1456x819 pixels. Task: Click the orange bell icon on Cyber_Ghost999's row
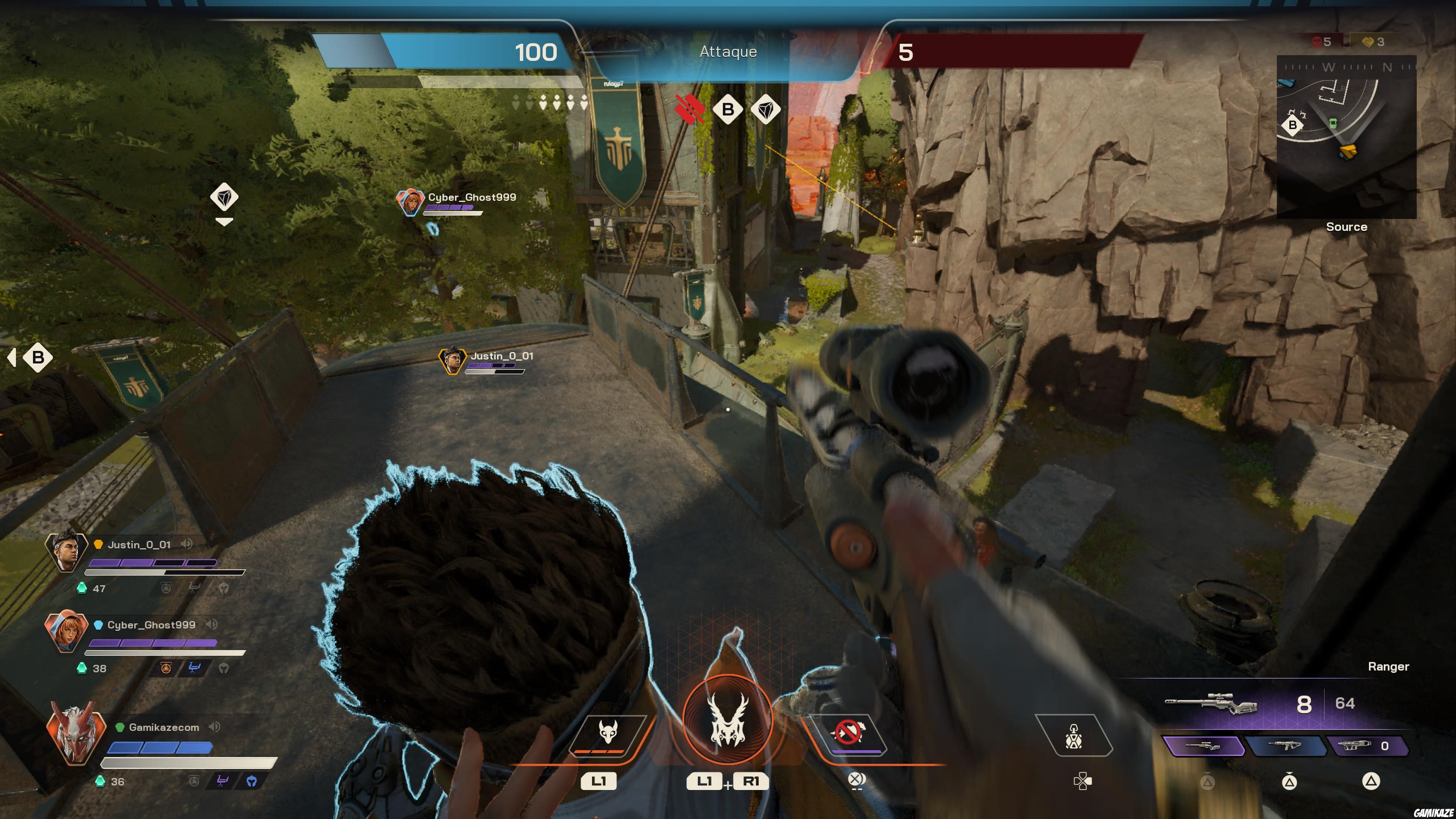pyautogui.click(x=166, y=668)
